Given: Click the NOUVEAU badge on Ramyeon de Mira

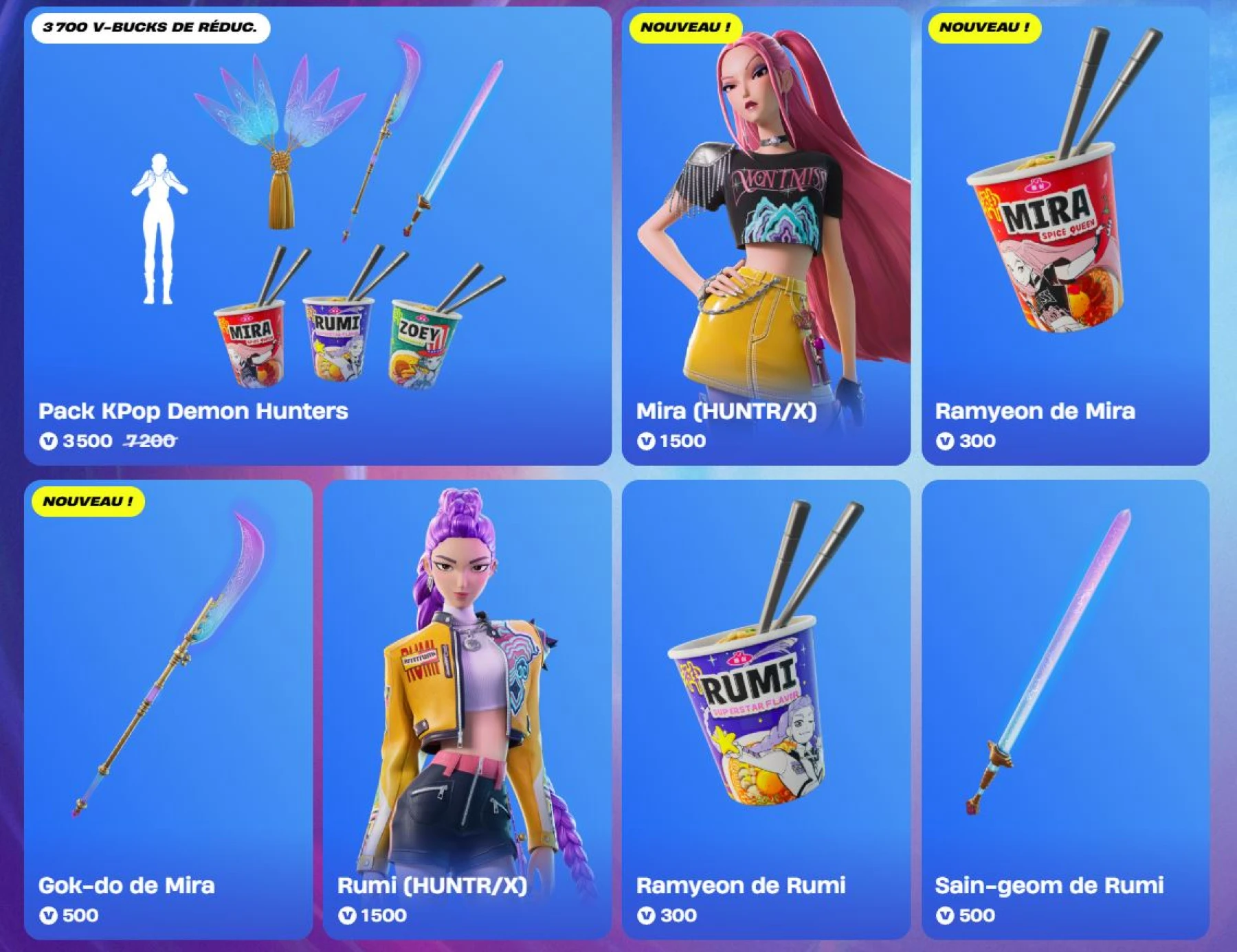Looking at the screenshot, I should 984,28.
